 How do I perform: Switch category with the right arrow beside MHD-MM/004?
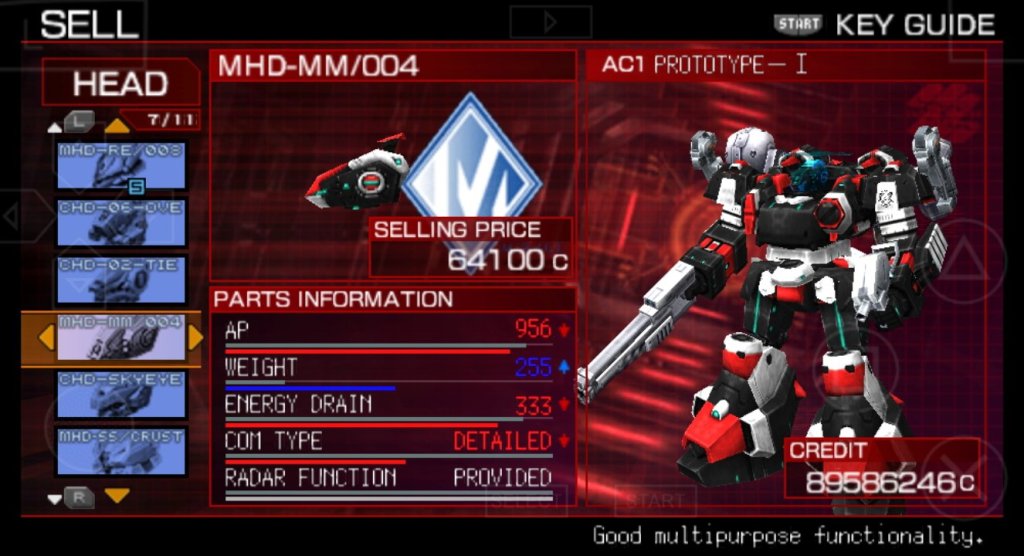coord(195,338)
